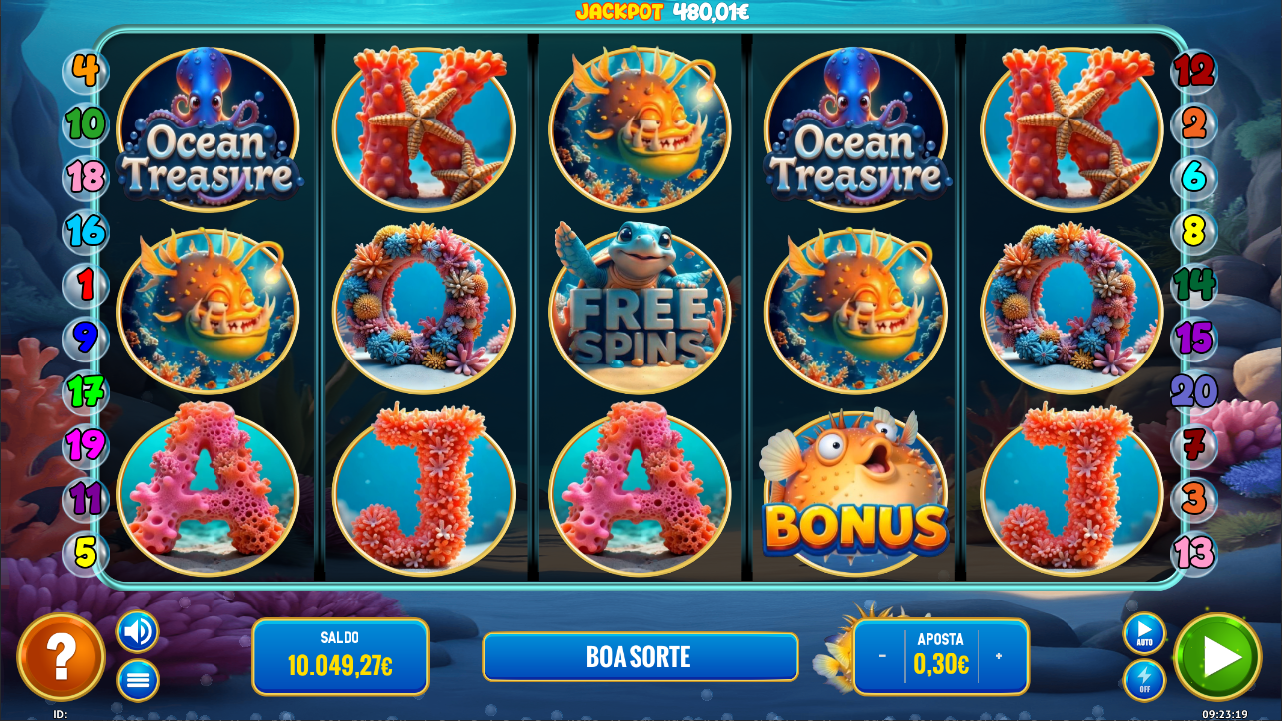Mute the game sound with the speaker
Viewport: 1282px width, 721px height.
tap(137, 632)
